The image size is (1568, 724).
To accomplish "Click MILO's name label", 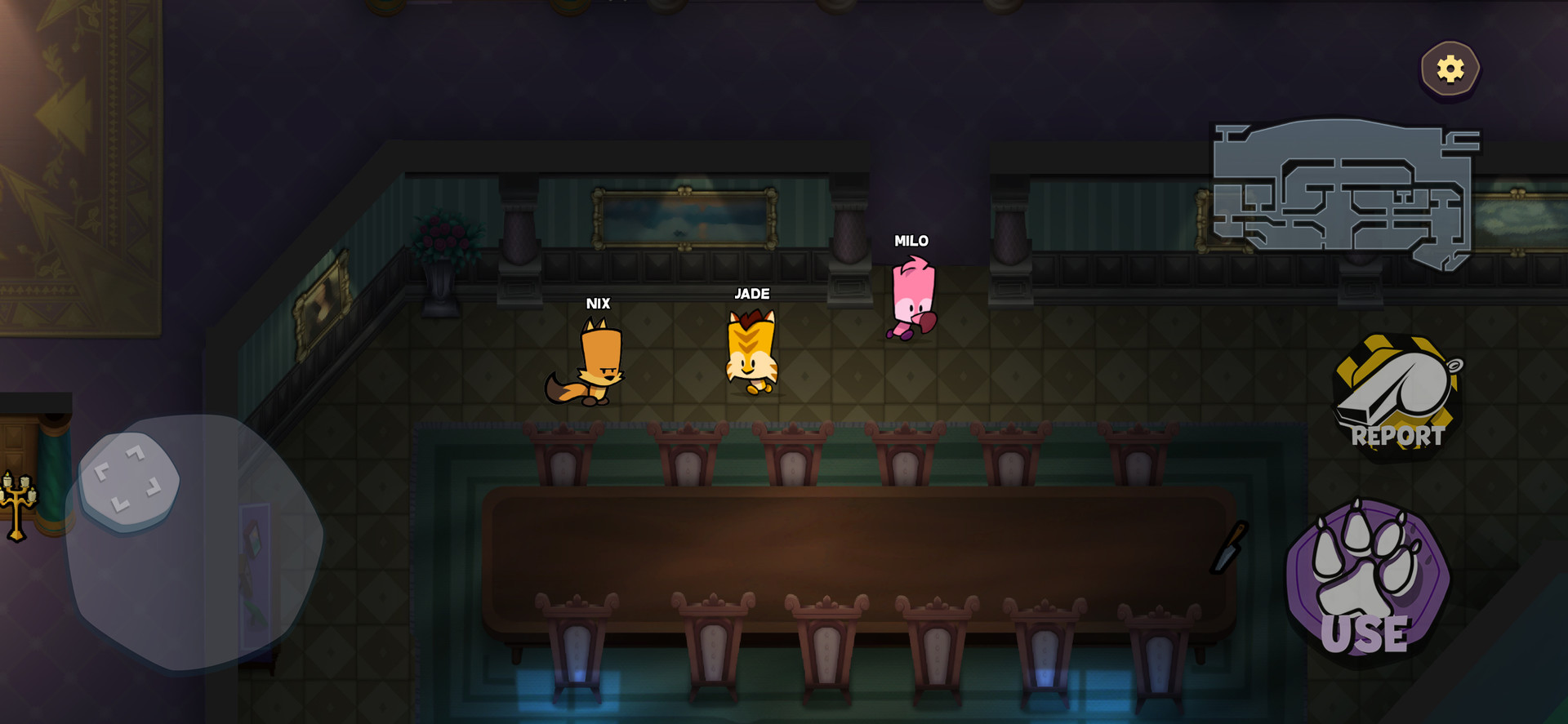I will [x=911, y=241].
